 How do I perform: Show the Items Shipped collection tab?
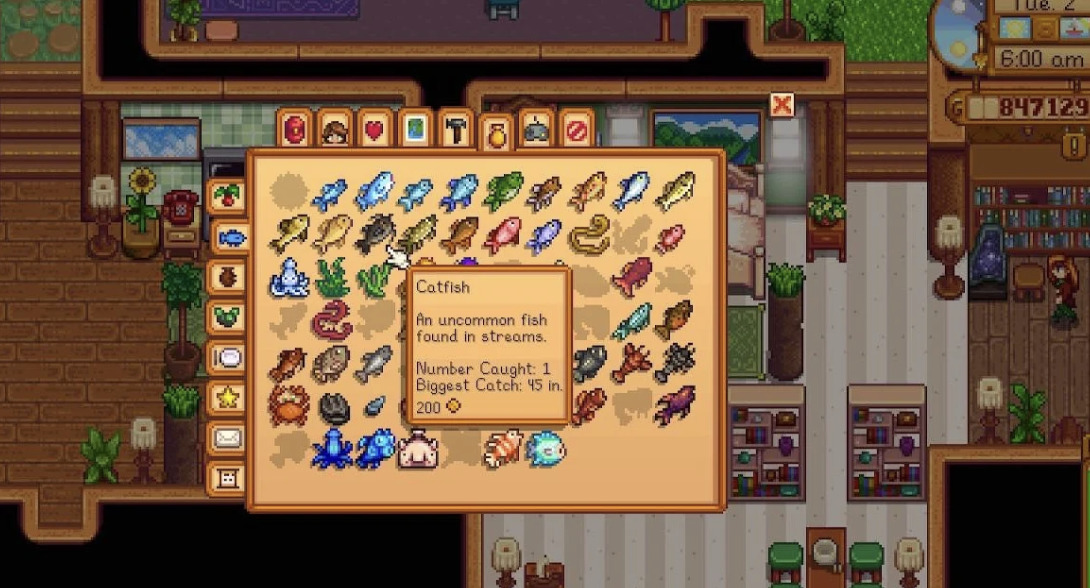pos(227,196)
